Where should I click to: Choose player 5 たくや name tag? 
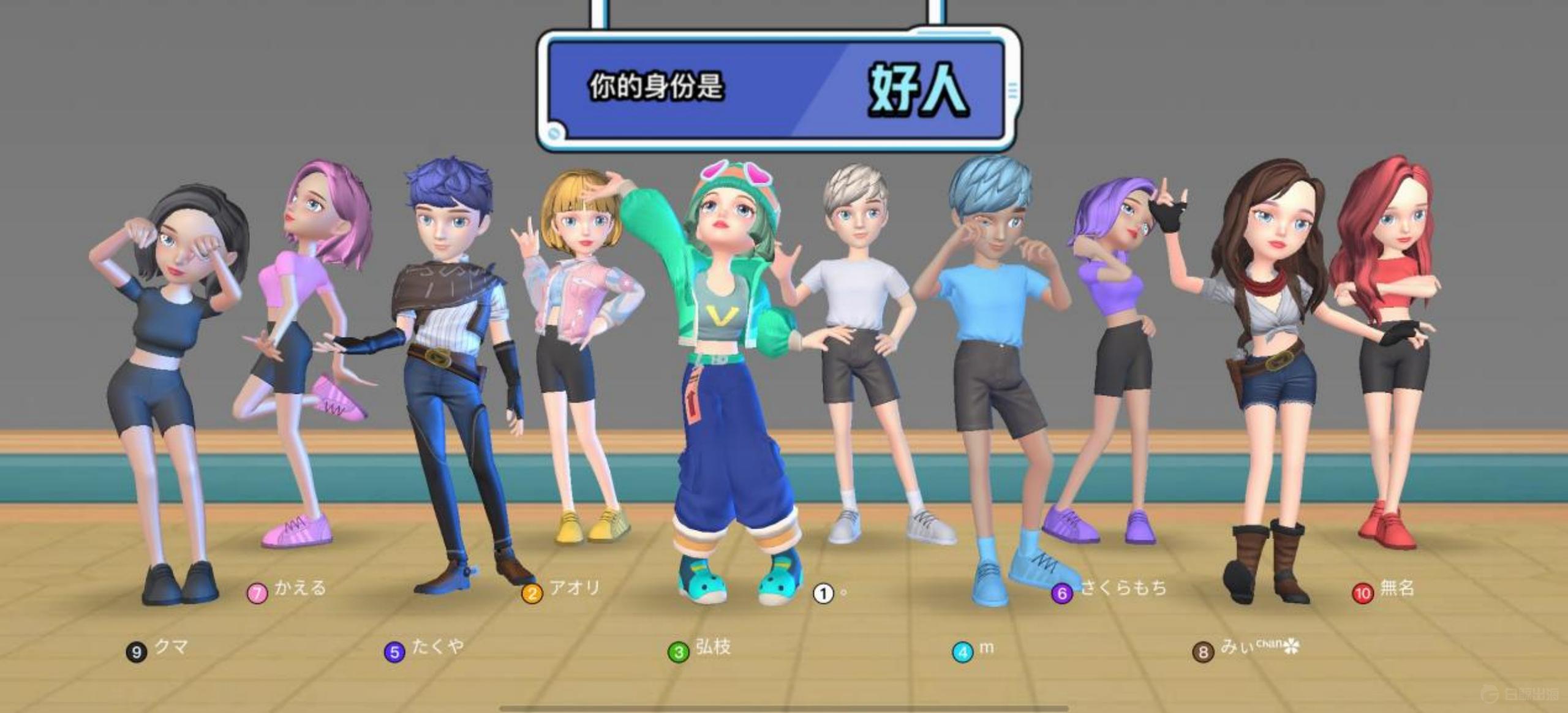[x=424, y=649]
